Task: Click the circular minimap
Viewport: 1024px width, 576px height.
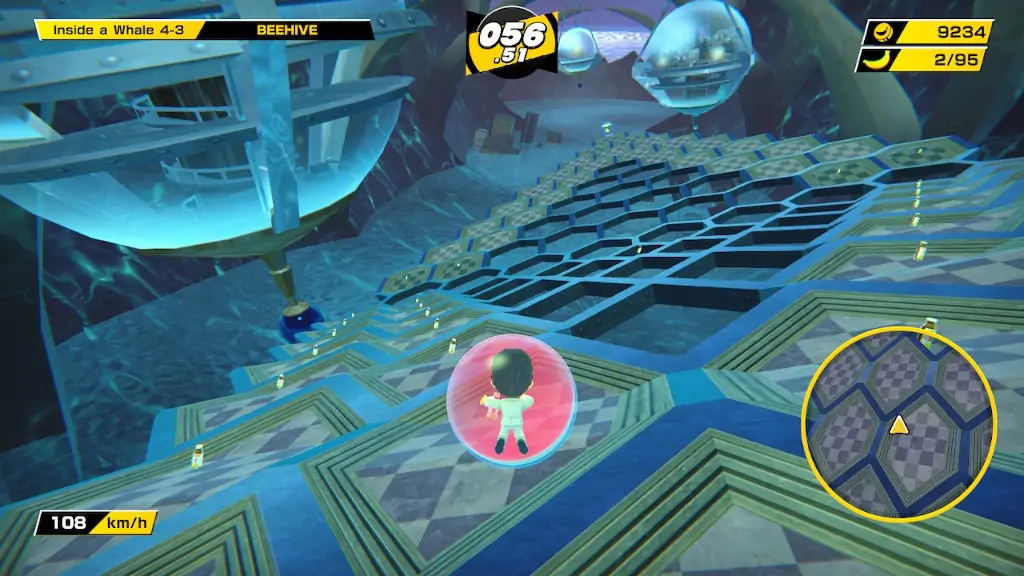Action: coord(898,423)
